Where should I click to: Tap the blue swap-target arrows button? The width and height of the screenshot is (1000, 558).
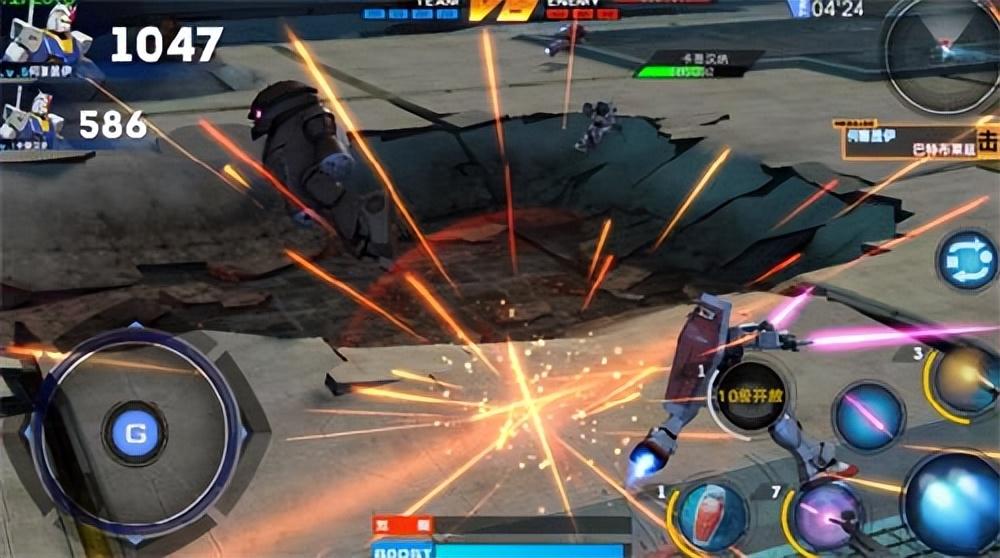(966, 260)
